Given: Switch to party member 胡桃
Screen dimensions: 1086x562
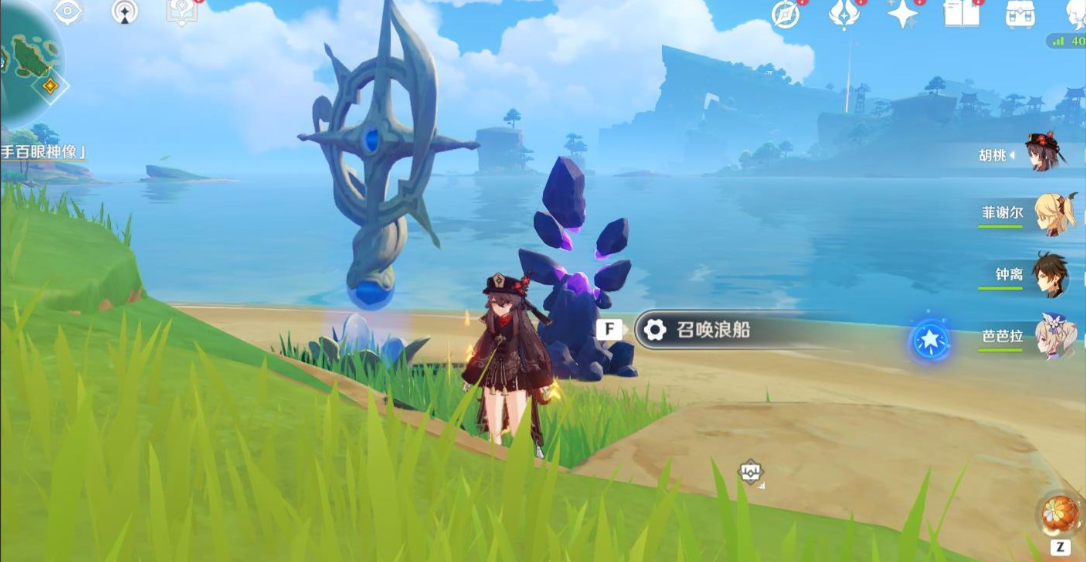Looking at the screenshot, I should [1045, 155].
